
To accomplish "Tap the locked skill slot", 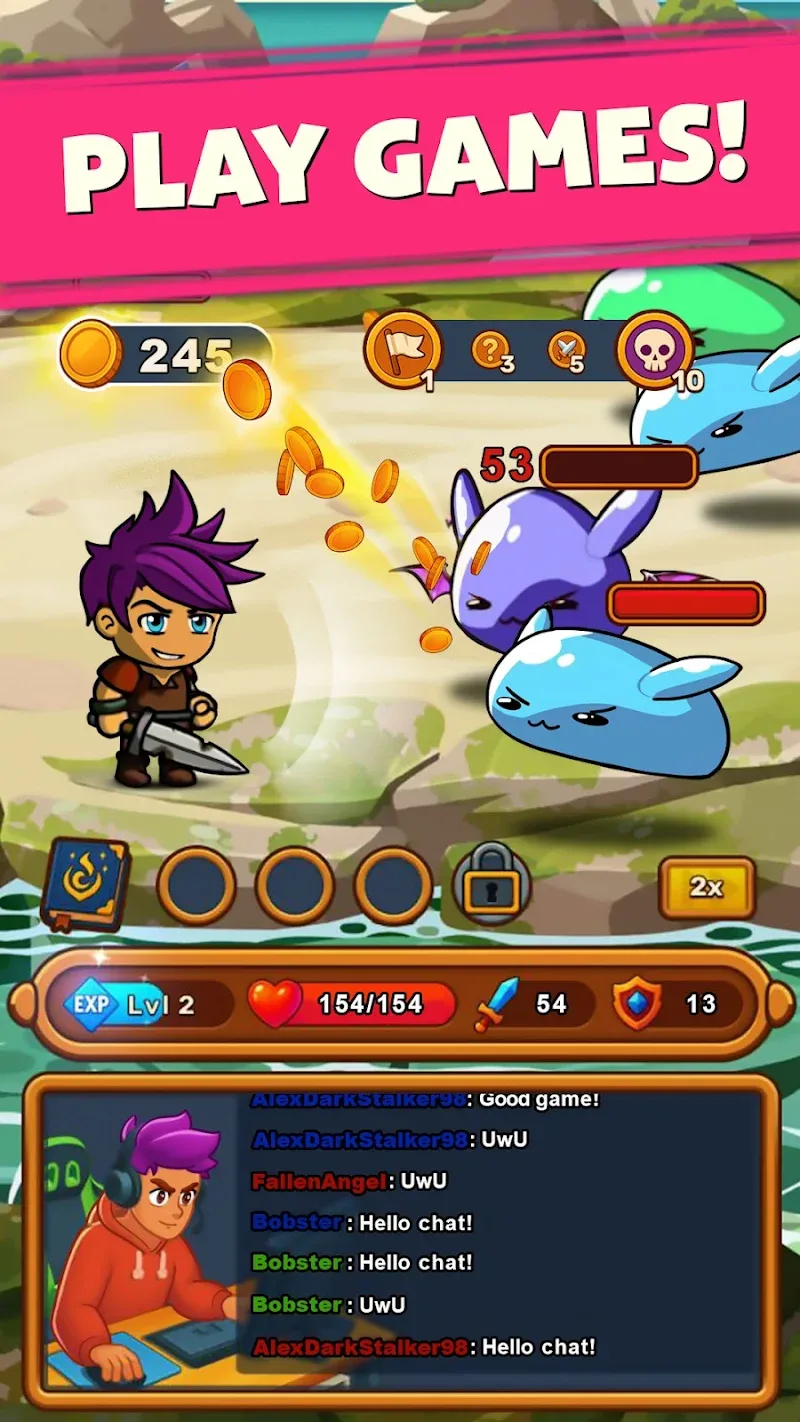I will 491,885.
